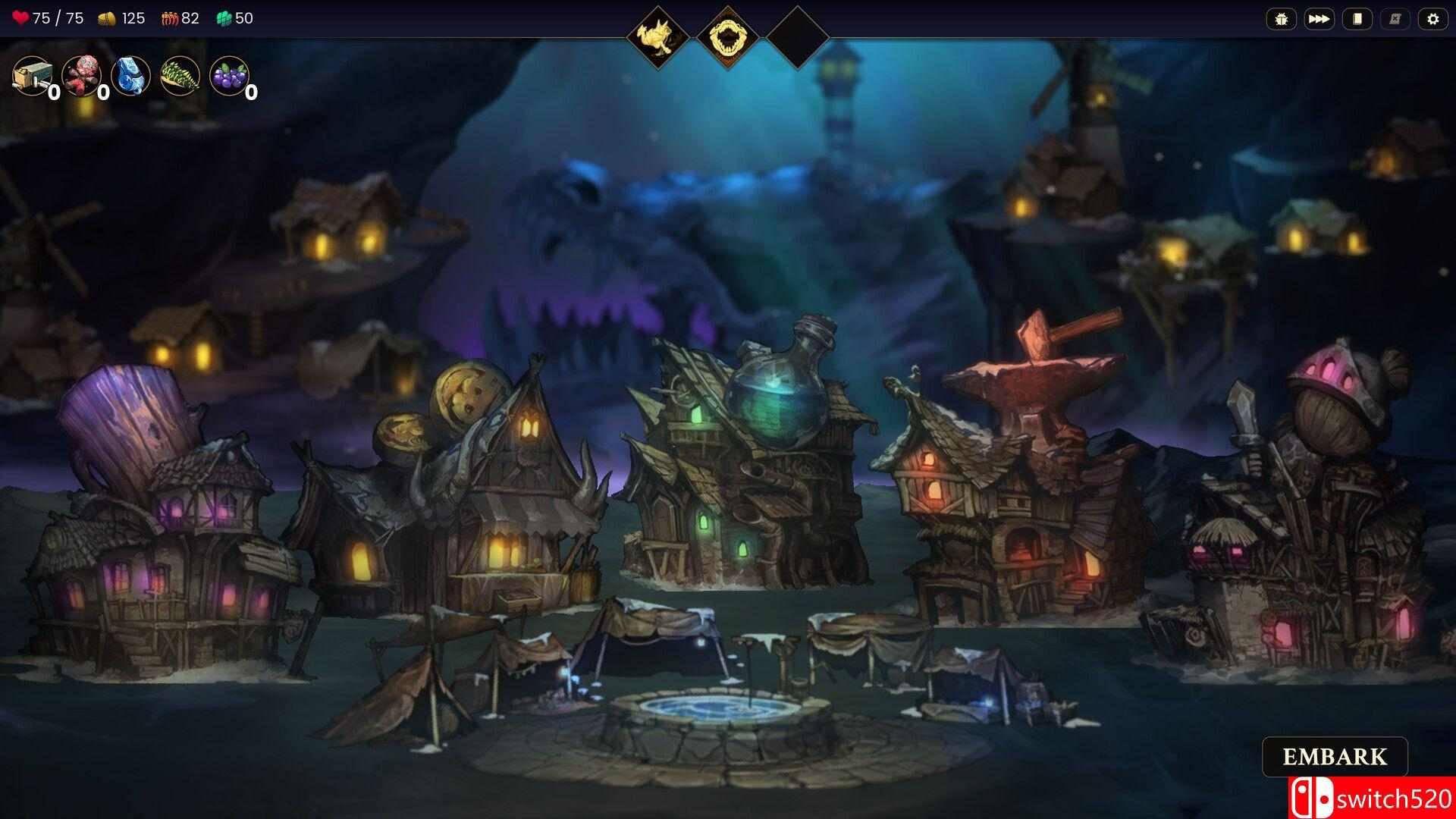Select the gold coins resource icon
Viewport: 1456px width, 819px height.
(x=107, y=18)
